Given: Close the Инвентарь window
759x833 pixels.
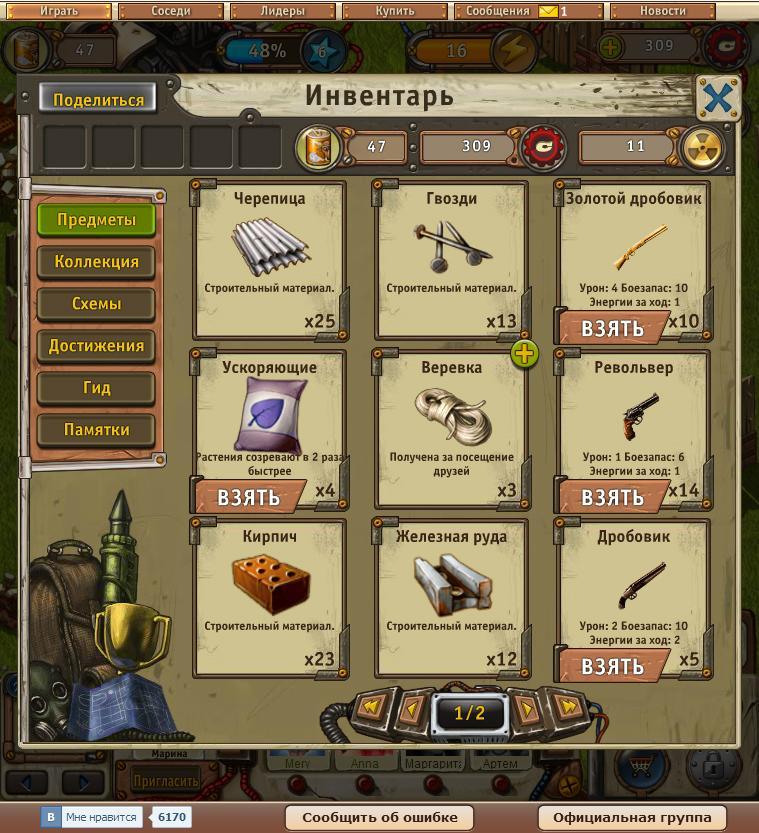Looking at the screenshot, I should 718,98.
